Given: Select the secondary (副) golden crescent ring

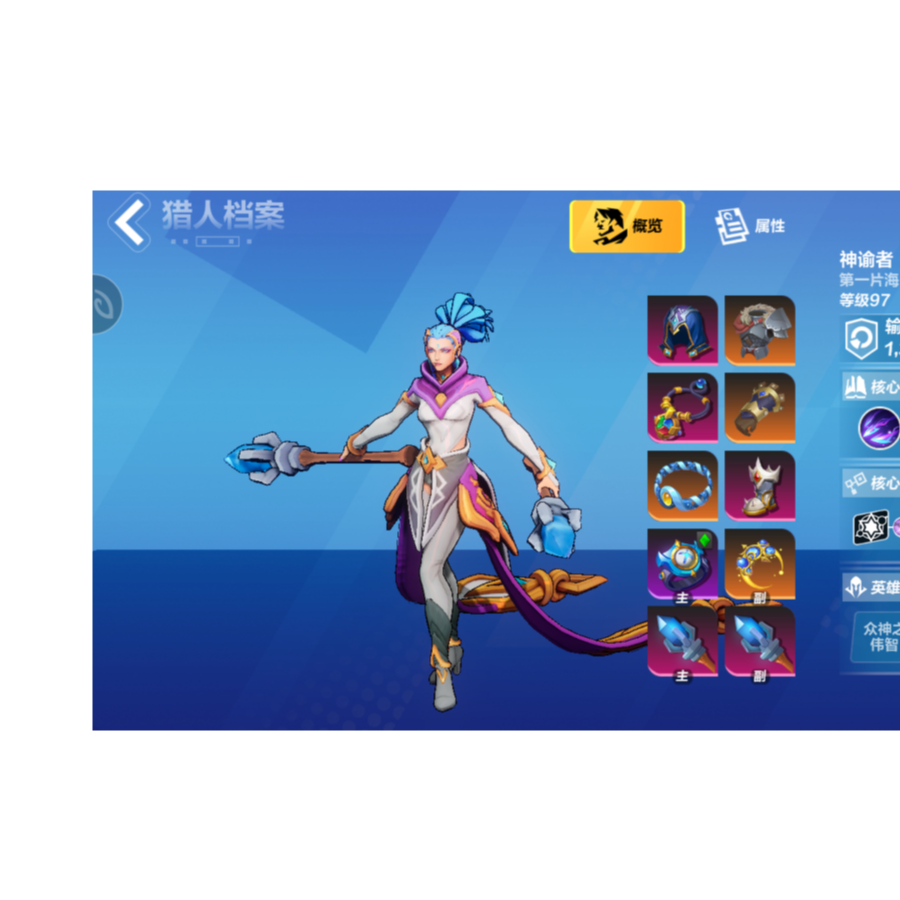Looking at the screenshot, I should pos(760,564).
